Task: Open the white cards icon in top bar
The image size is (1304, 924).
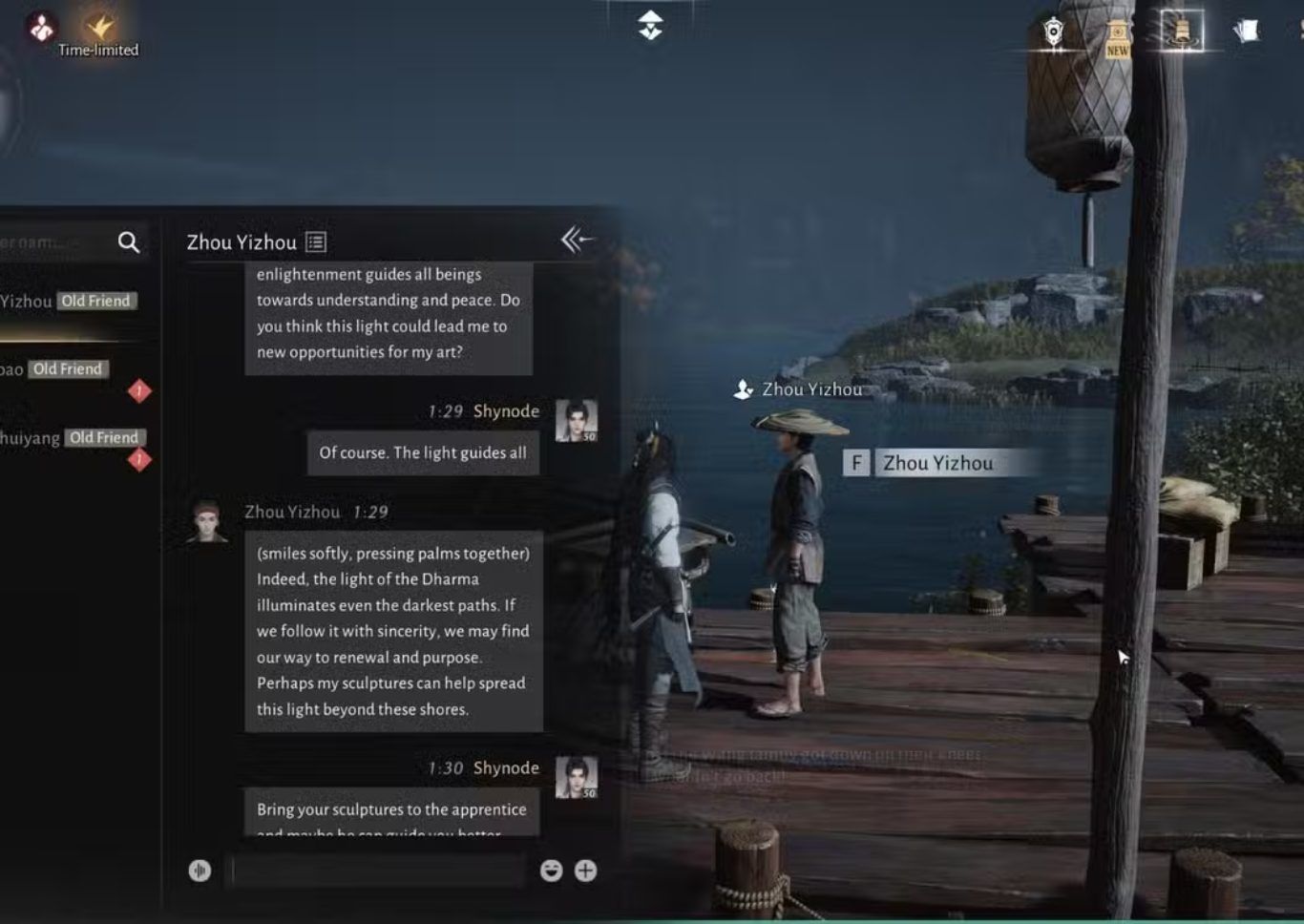Action: [x=1245, y=31]
